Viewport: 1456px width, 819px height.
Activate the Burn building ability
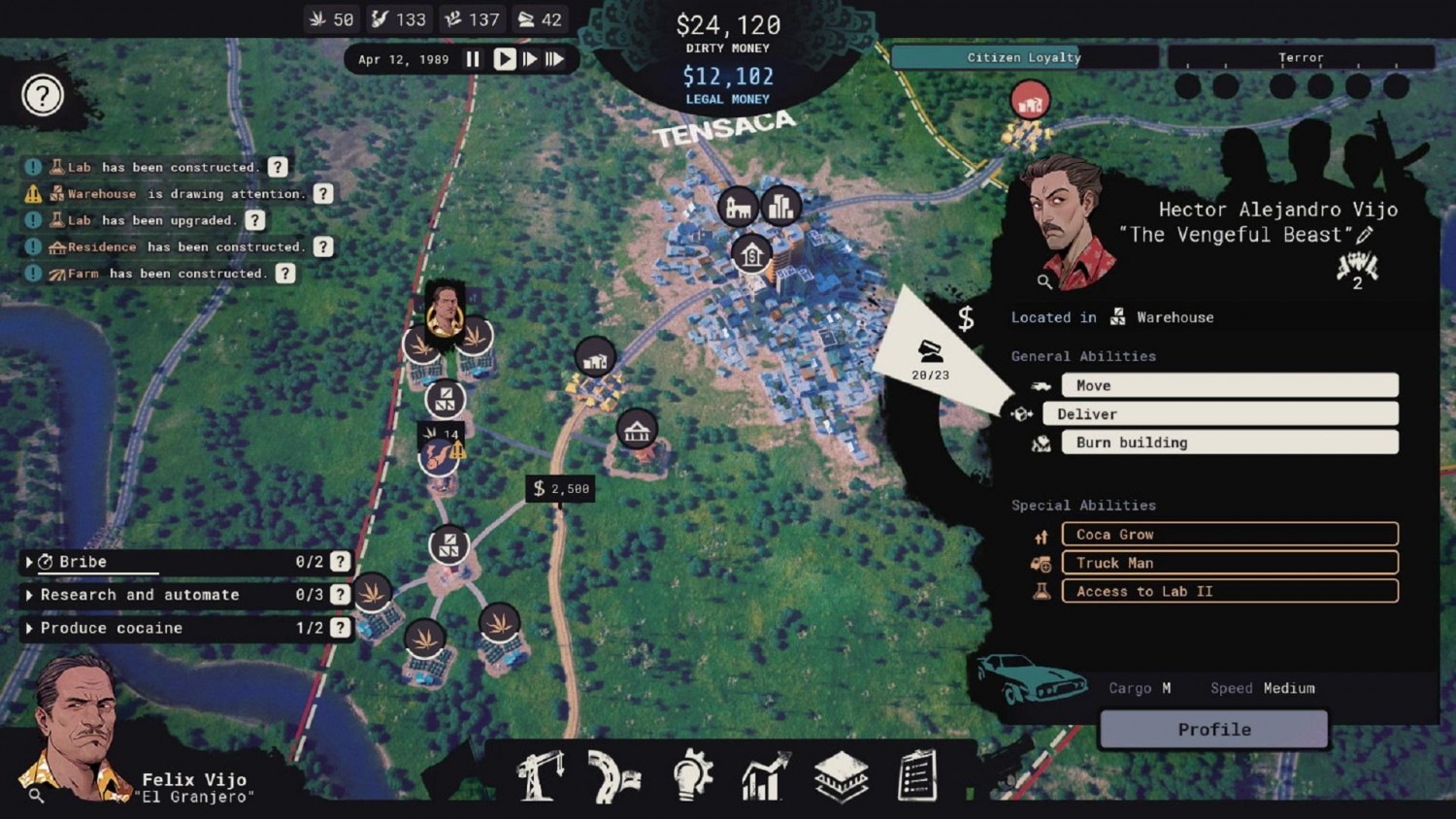1228,442
